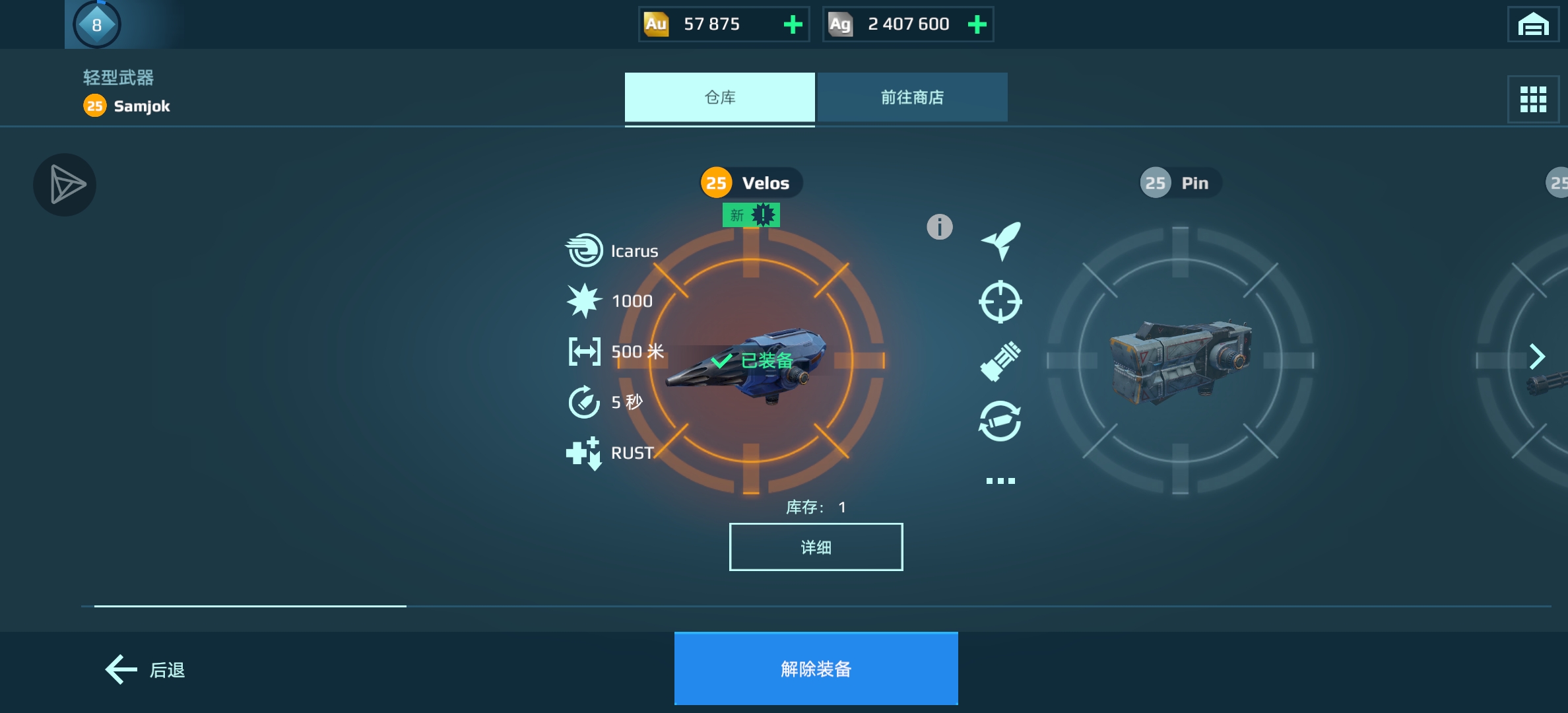The height and width of the screenshot is (713, 1568).
Task: Open the weapon info icon
Action: [939, 227]
